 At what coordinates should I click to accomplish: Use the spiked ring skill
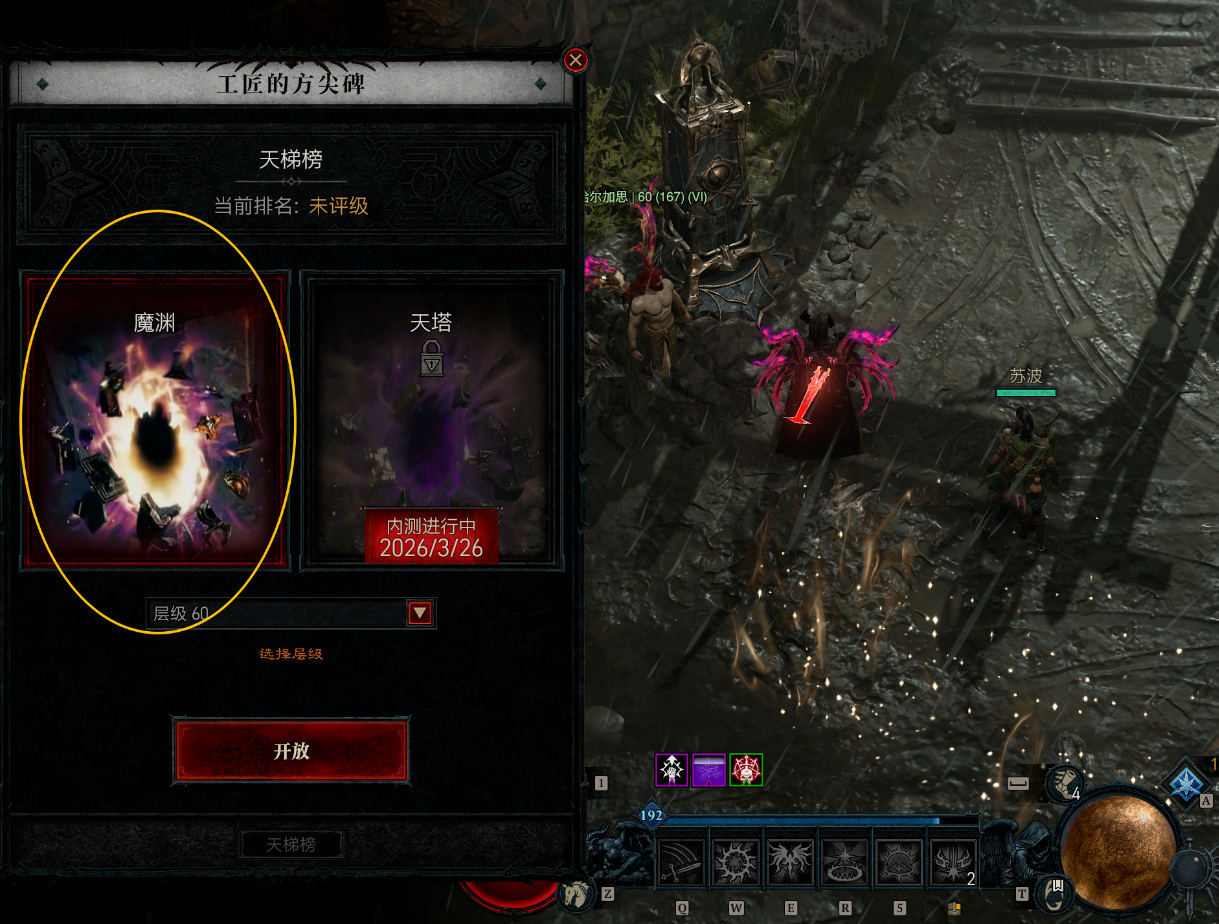735,862
